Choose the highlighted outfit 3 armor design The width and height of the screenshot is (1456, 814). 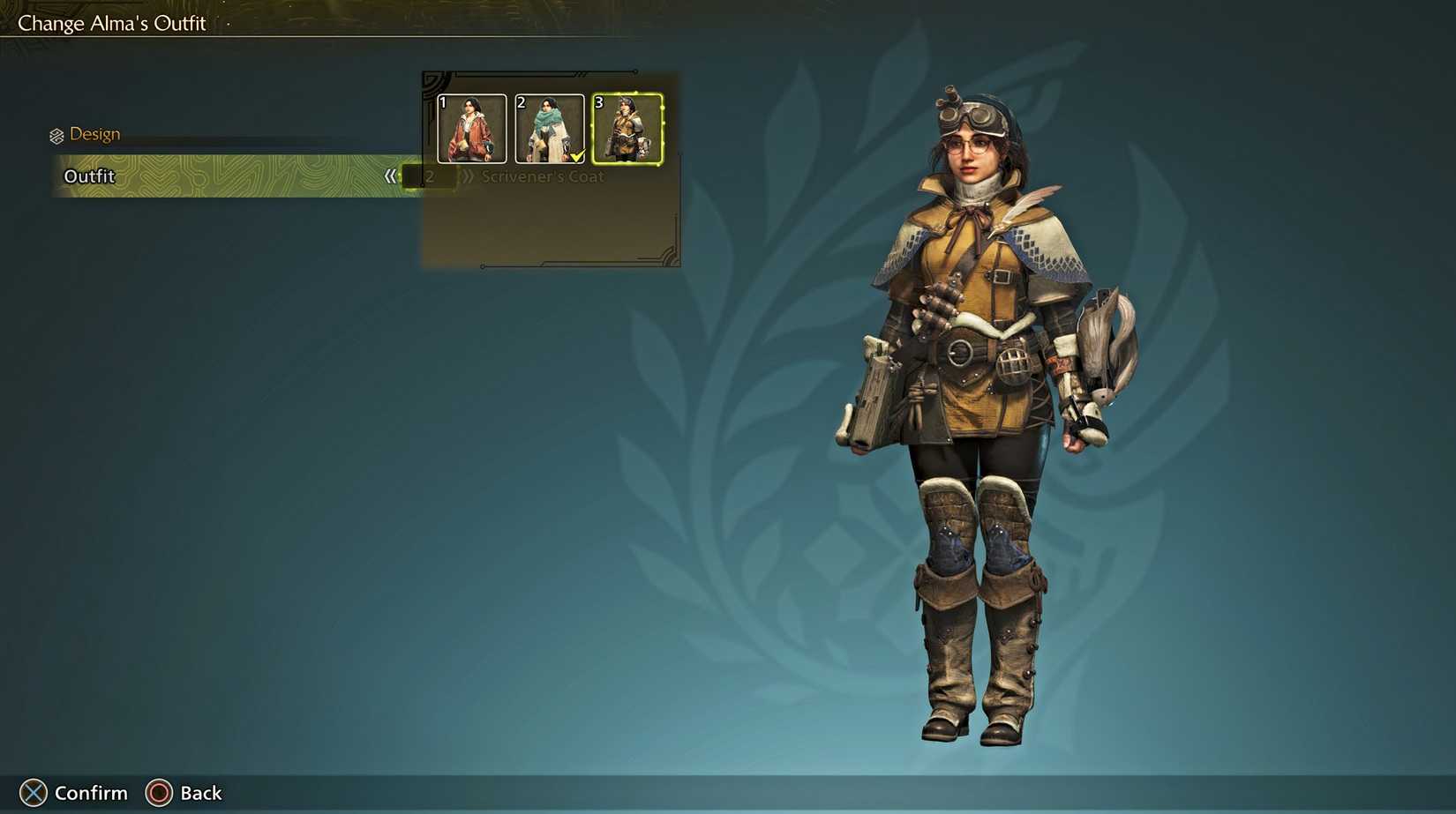627,130
